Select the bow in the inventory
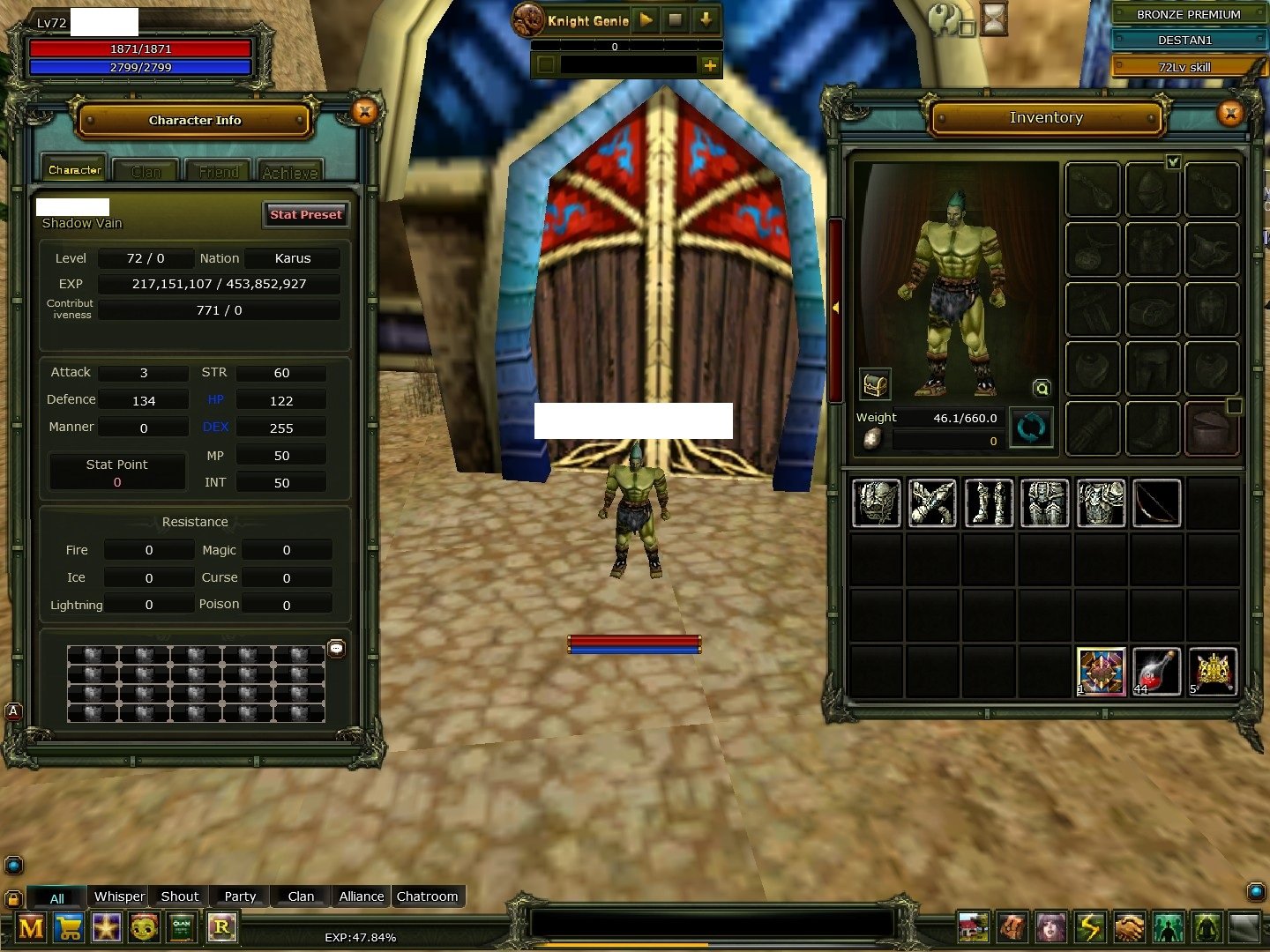1270x952 pixels. pos(1156,502)
